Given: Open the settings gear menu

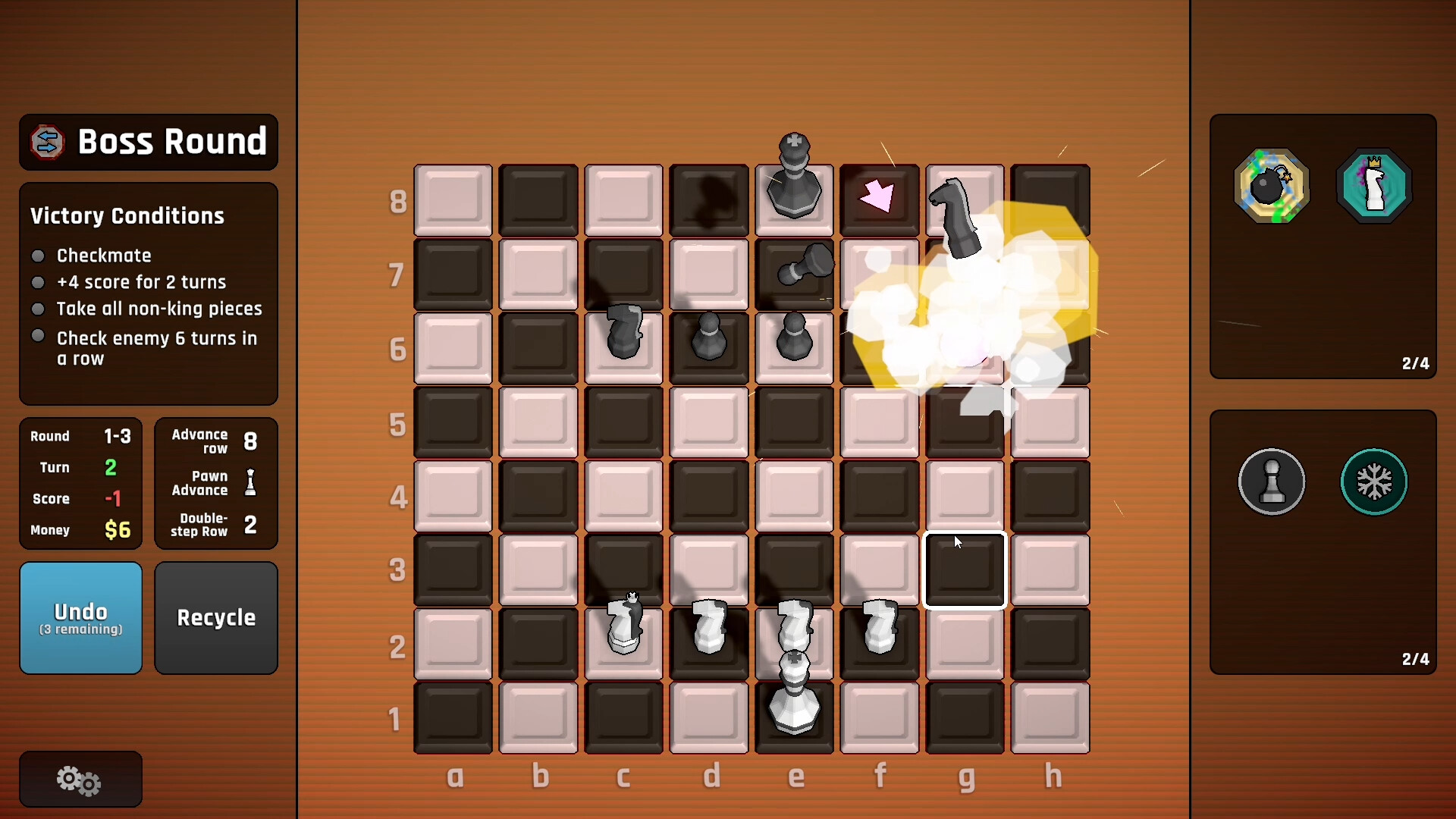Looking at the screenshot, I should [79, 779].
